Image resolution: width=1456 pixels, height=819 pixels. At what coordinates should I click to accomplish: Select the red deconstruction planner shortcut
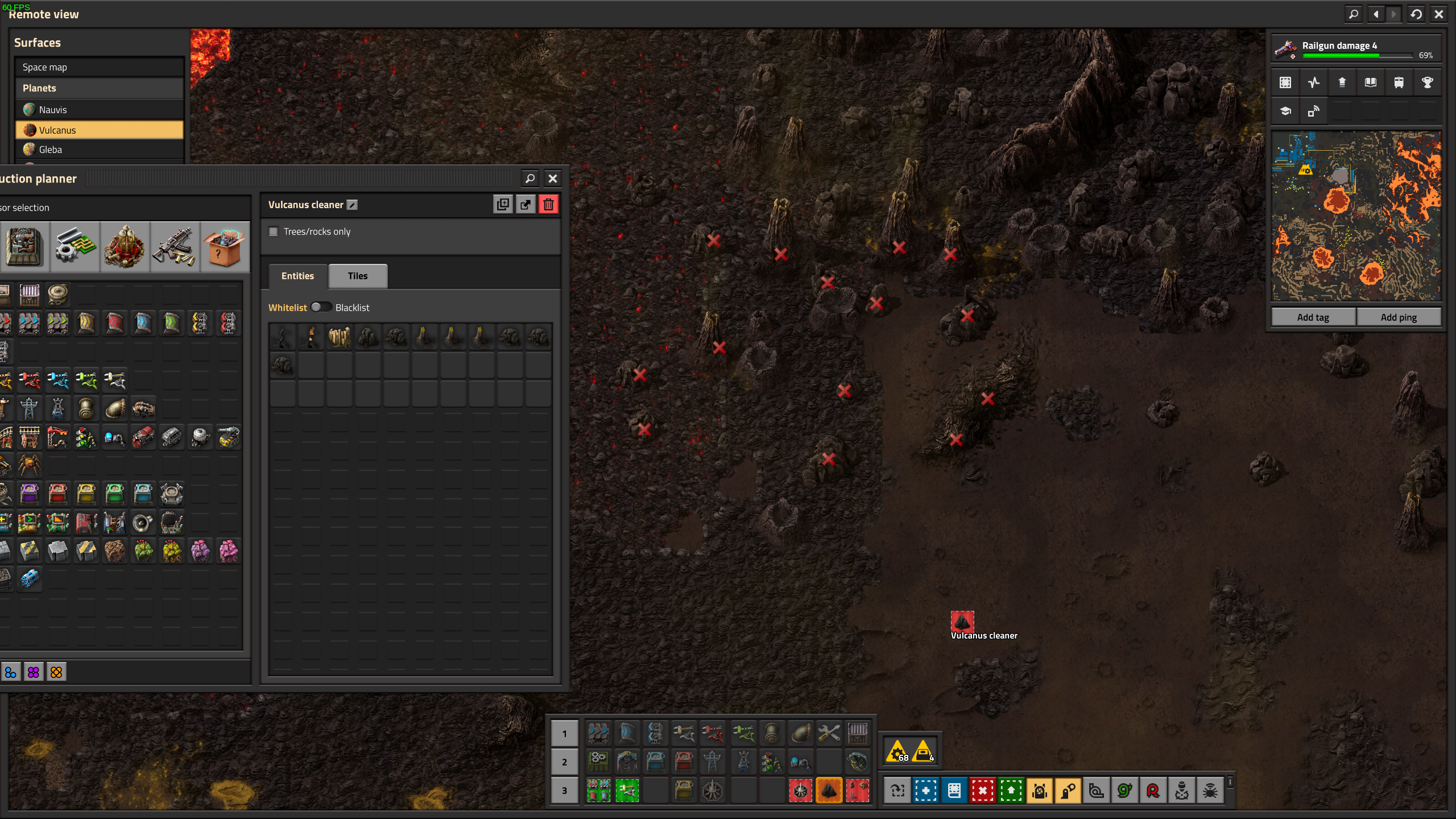982,791
